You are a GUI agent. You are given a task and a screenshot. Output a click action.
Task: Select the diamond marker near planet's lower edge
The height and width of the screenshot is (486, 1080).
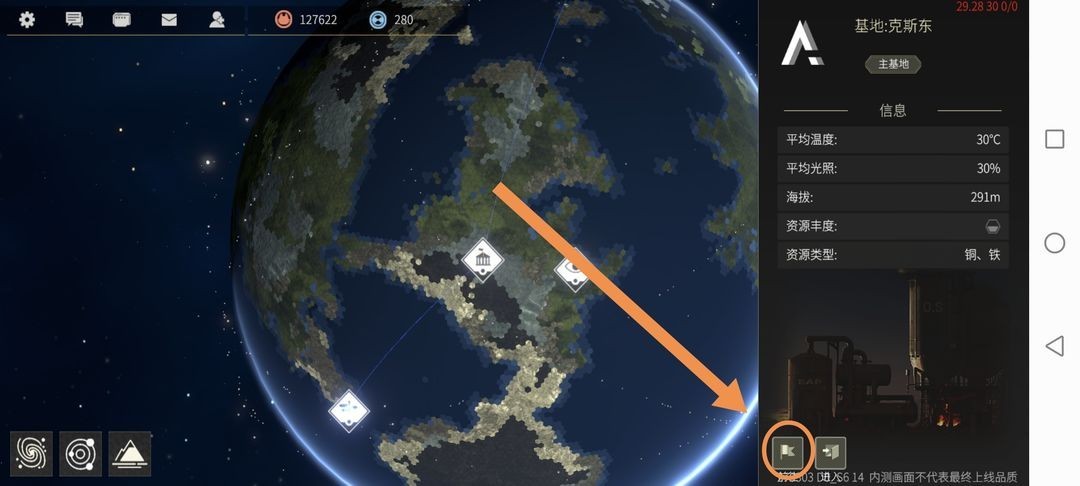[348, 408]
